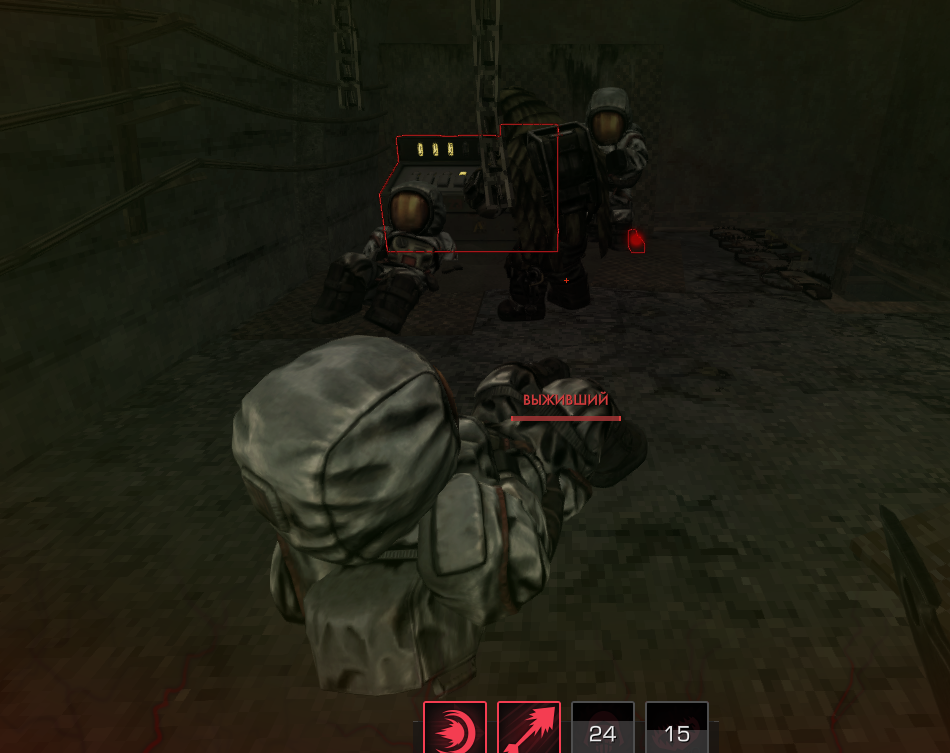The image size is (950, 753).
Task: Select the ability slot showing cooldown 15
Action: (677, 728)
